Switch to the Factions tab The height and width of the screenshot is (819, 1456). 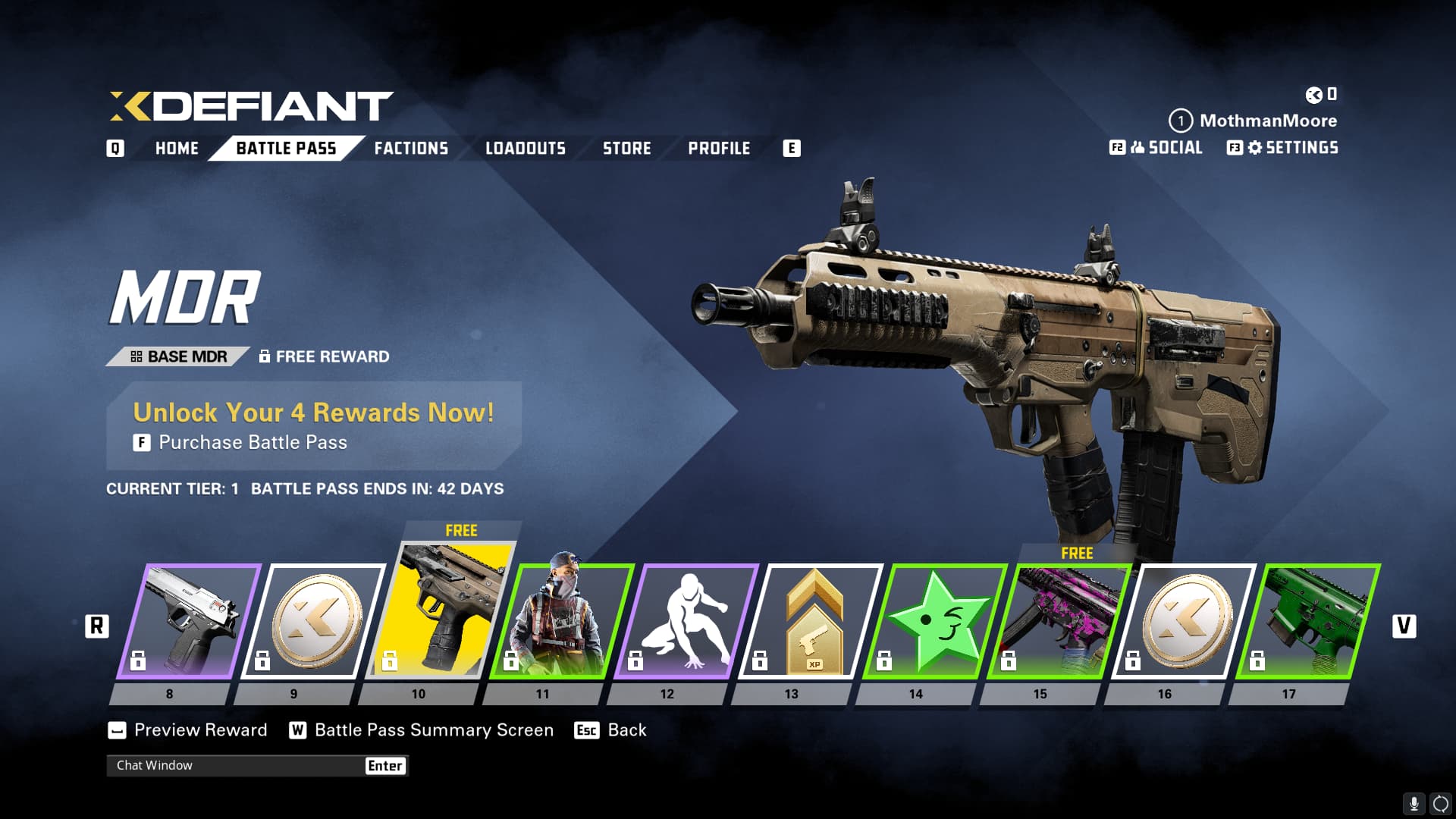click(x=411, y=149)
